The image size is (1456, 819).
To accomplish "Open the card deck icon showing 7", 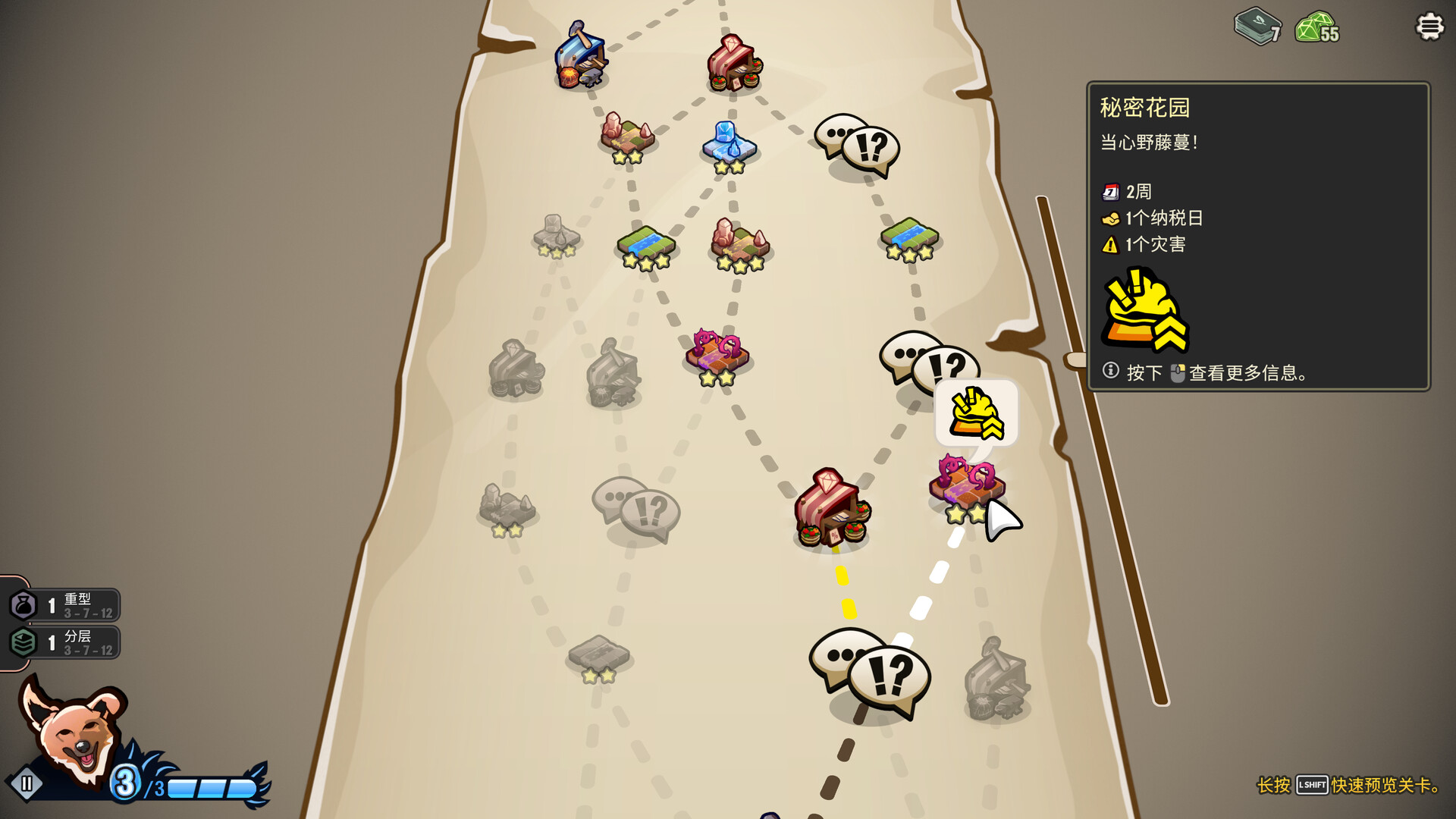I will coord(1257,27).
